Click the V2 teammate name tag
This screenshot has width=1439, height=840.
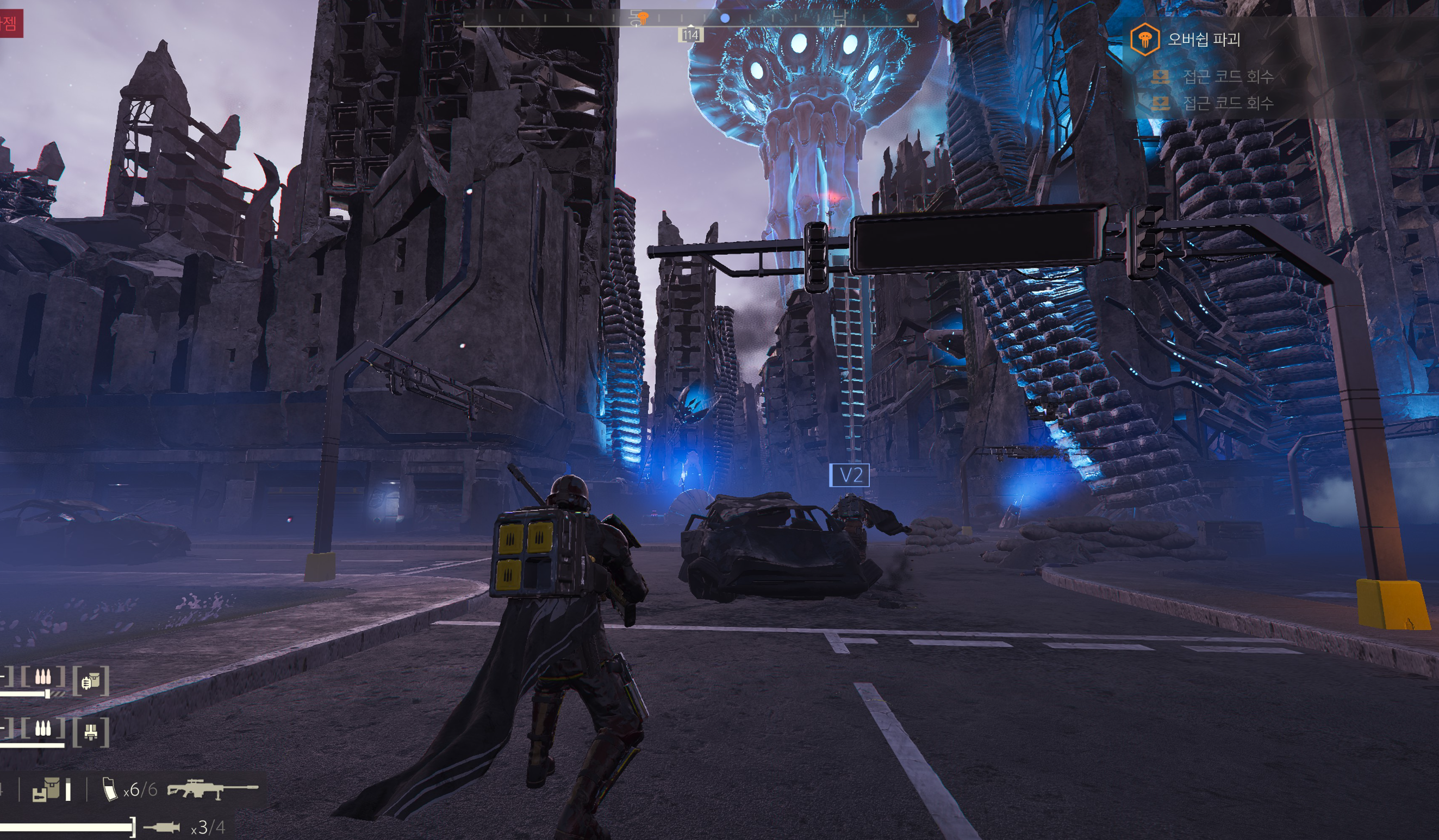(849, 475)
